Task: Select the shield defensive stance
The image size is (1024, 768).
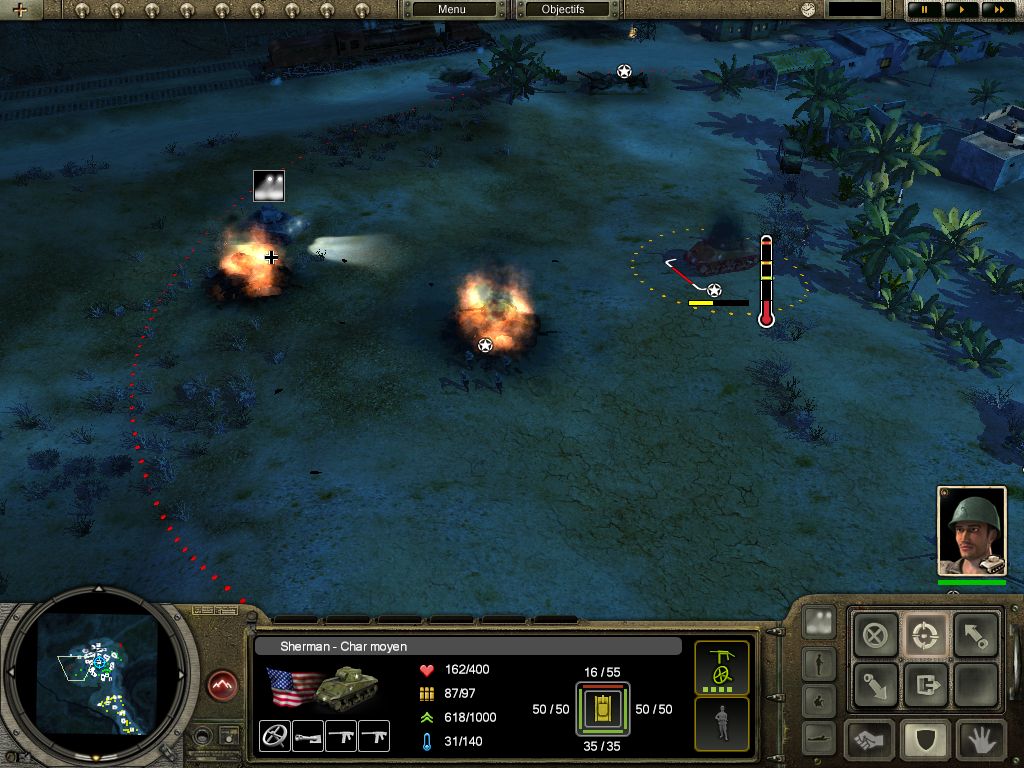Action: pyautogui.click(x=924, y=740)
